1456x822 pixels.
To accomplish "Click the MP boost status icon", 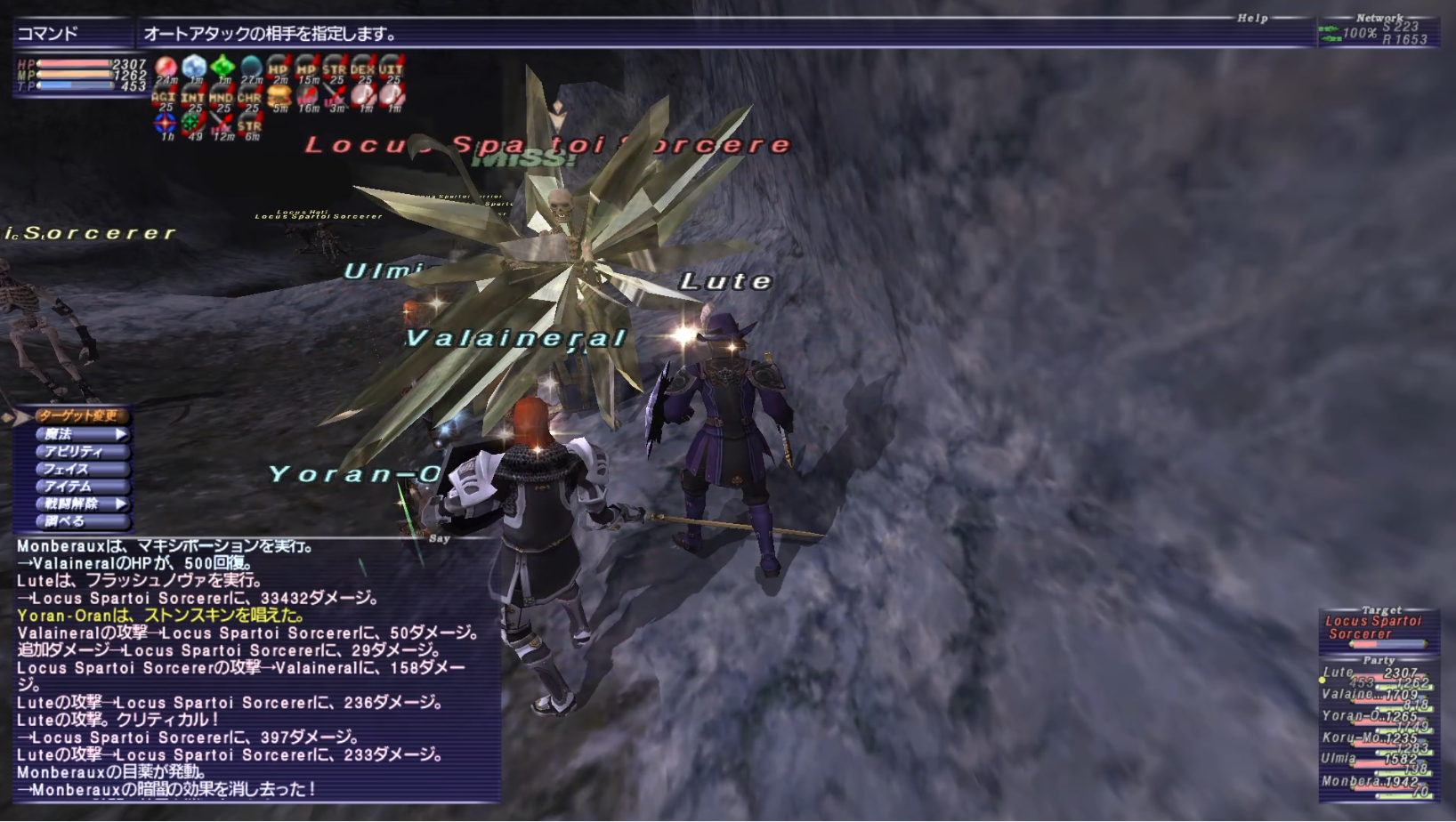I will tap(305, 67).
